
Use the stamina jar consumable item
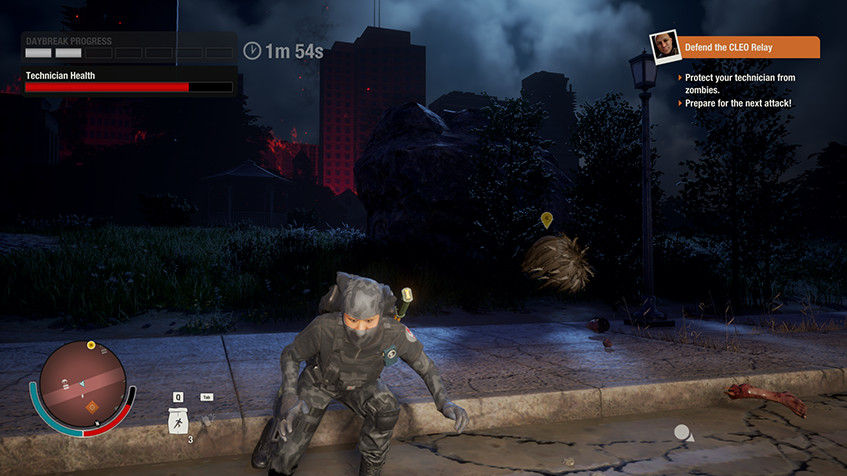[178, 421]
